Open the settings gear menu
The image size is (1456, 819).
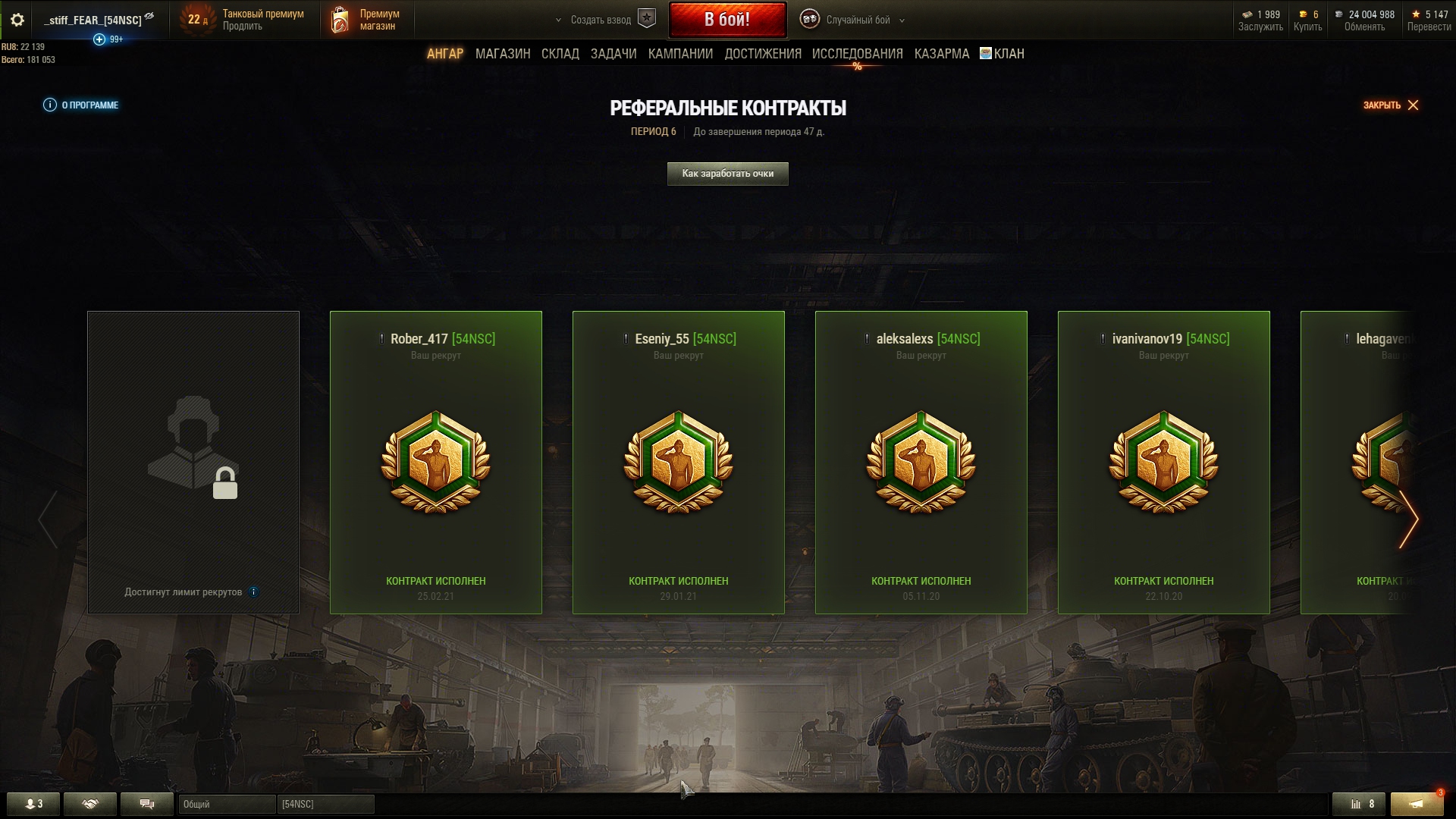[x=17, y=20]
